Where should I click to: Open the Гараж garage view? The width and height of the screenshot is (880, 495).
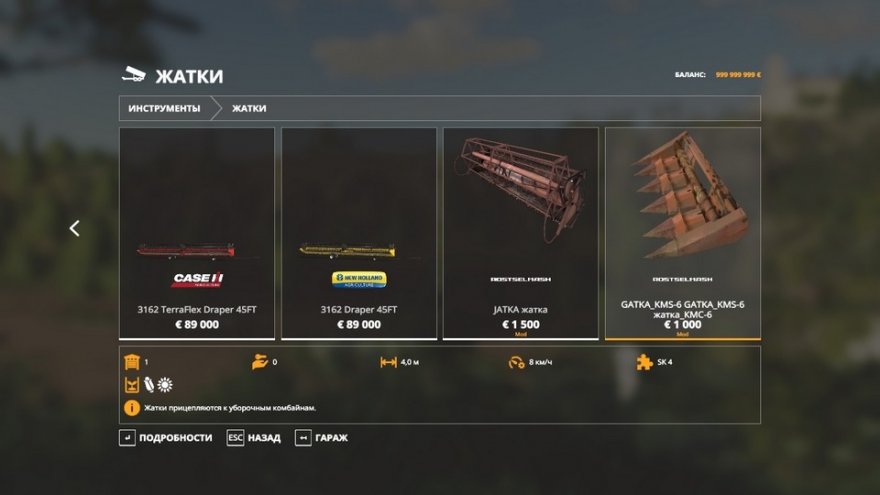(322, 438)
